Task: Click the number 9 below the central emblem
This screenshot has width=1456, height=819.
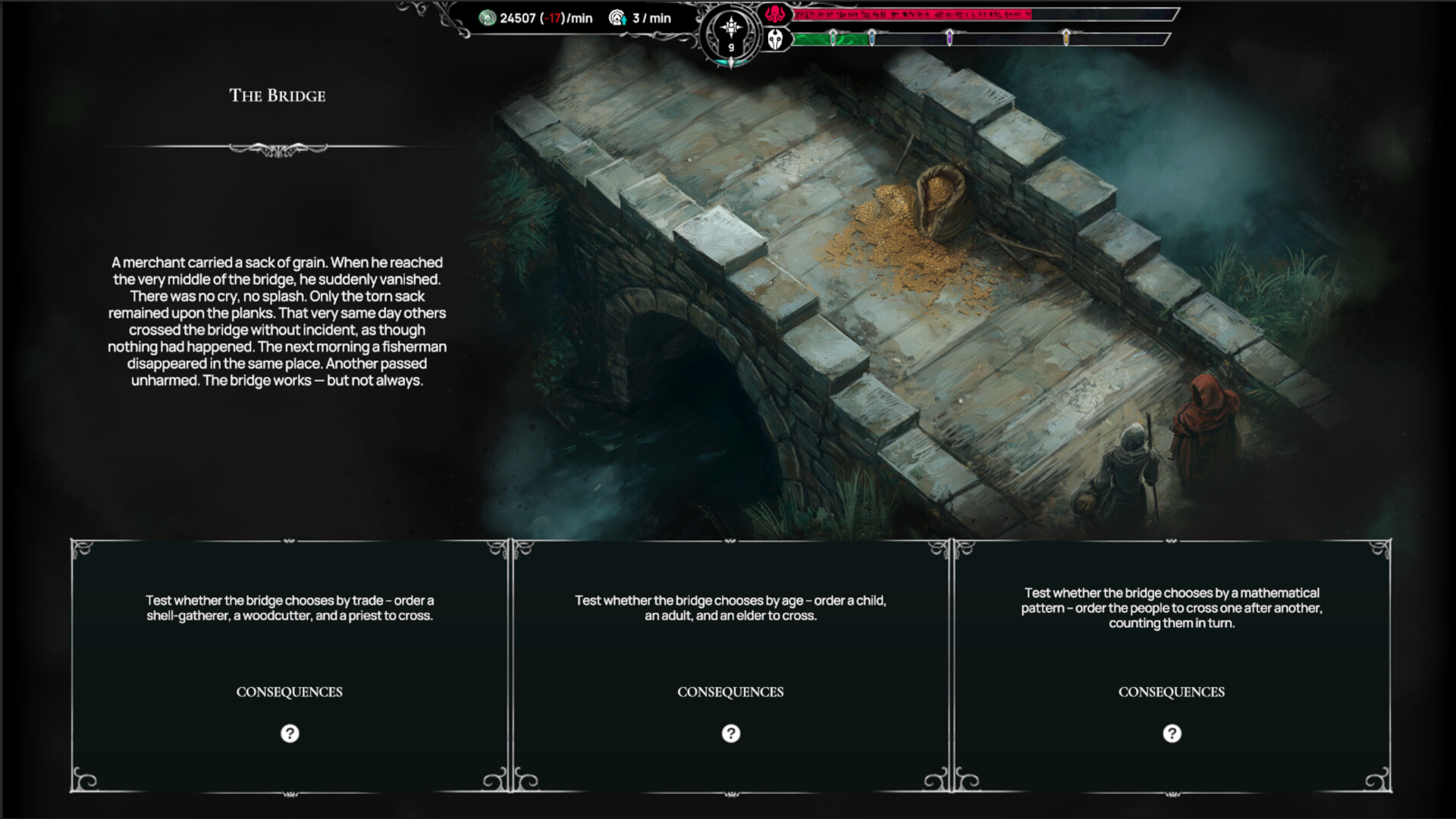Action: click(730, 49)
